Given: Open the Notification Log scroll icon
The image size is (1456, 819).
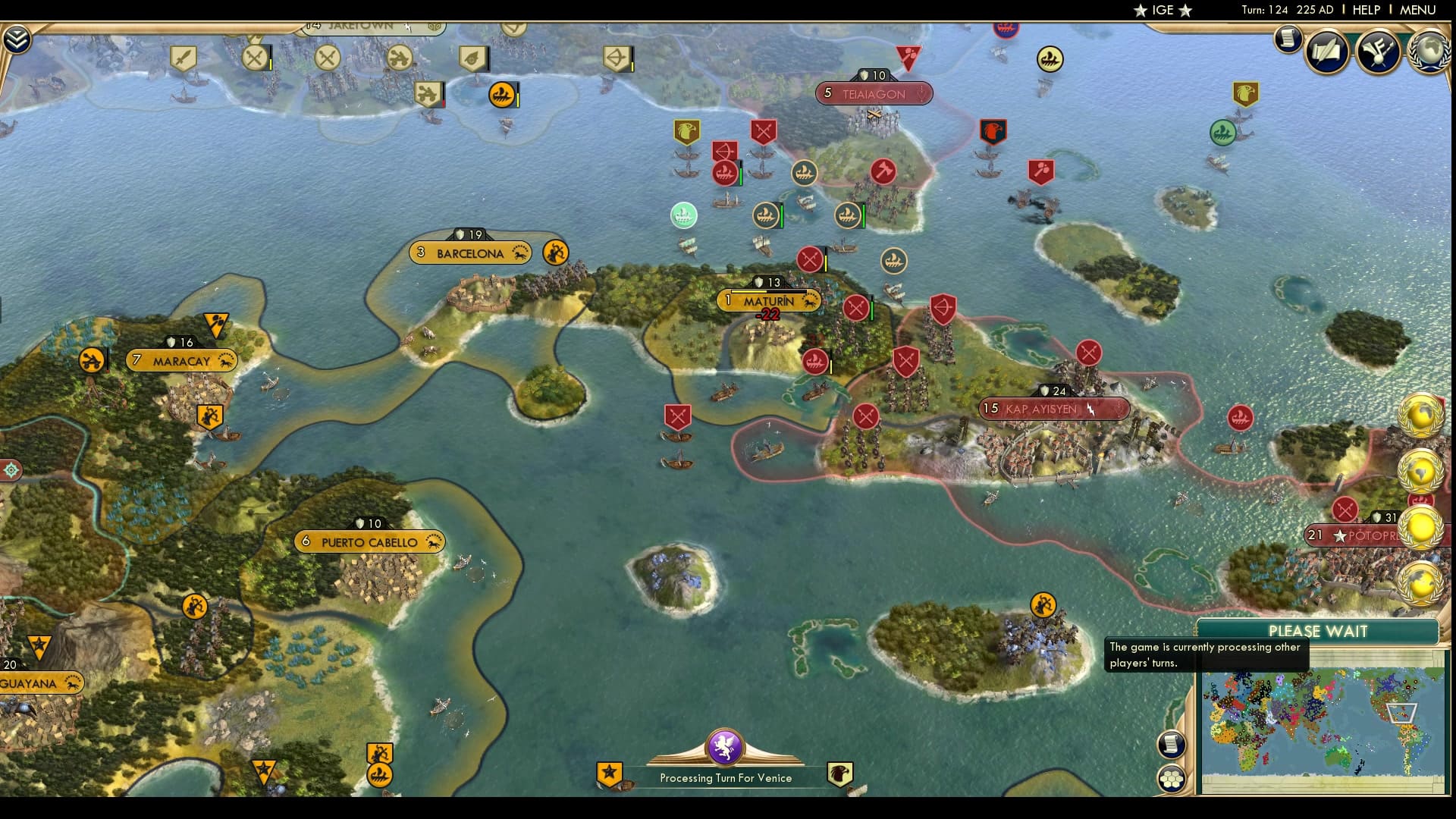Looking at the screenshot, I should point(1287,39).
